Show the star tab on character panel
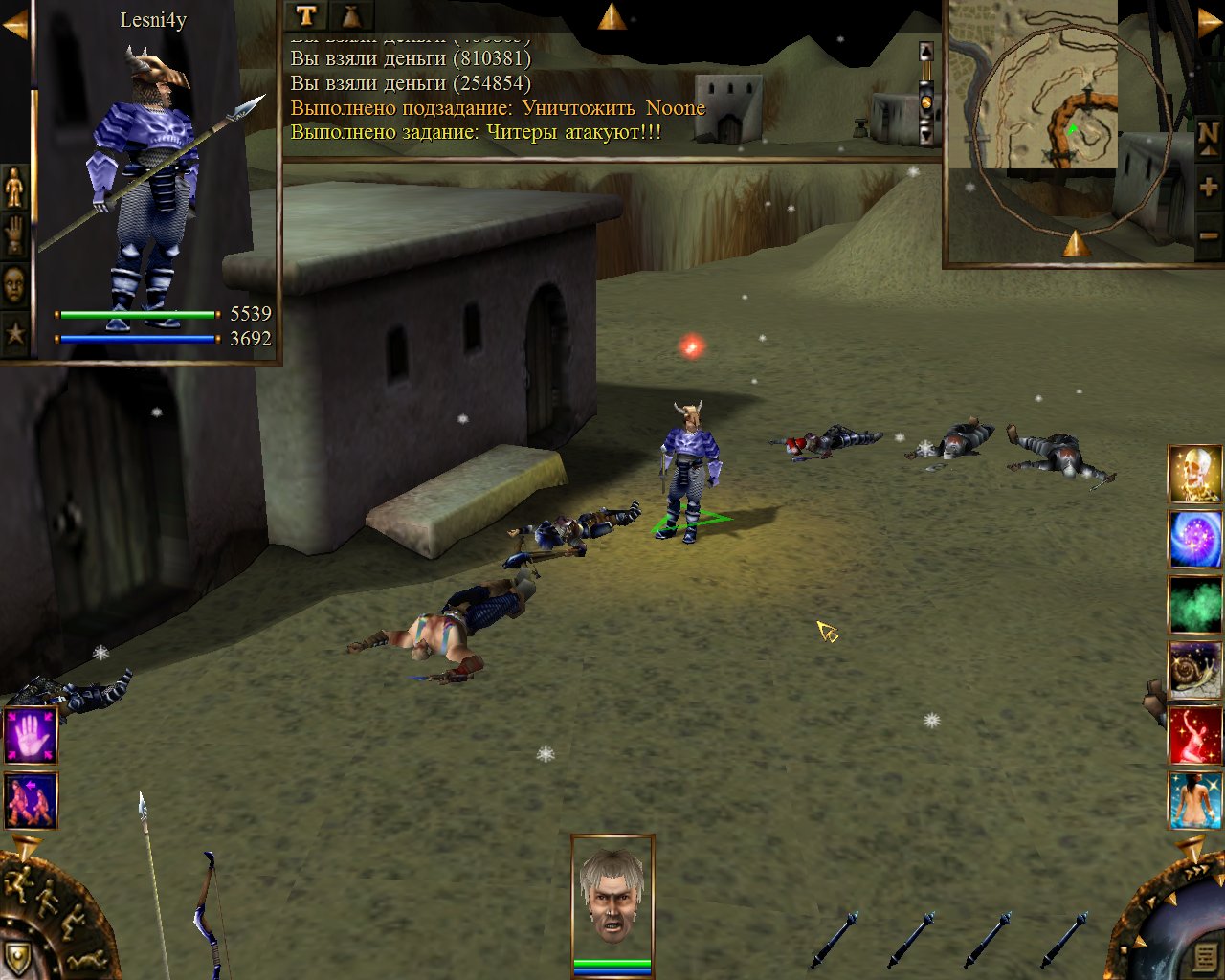Image resolution: width=1225 pixels, height=980 pixels. point(14,333)
